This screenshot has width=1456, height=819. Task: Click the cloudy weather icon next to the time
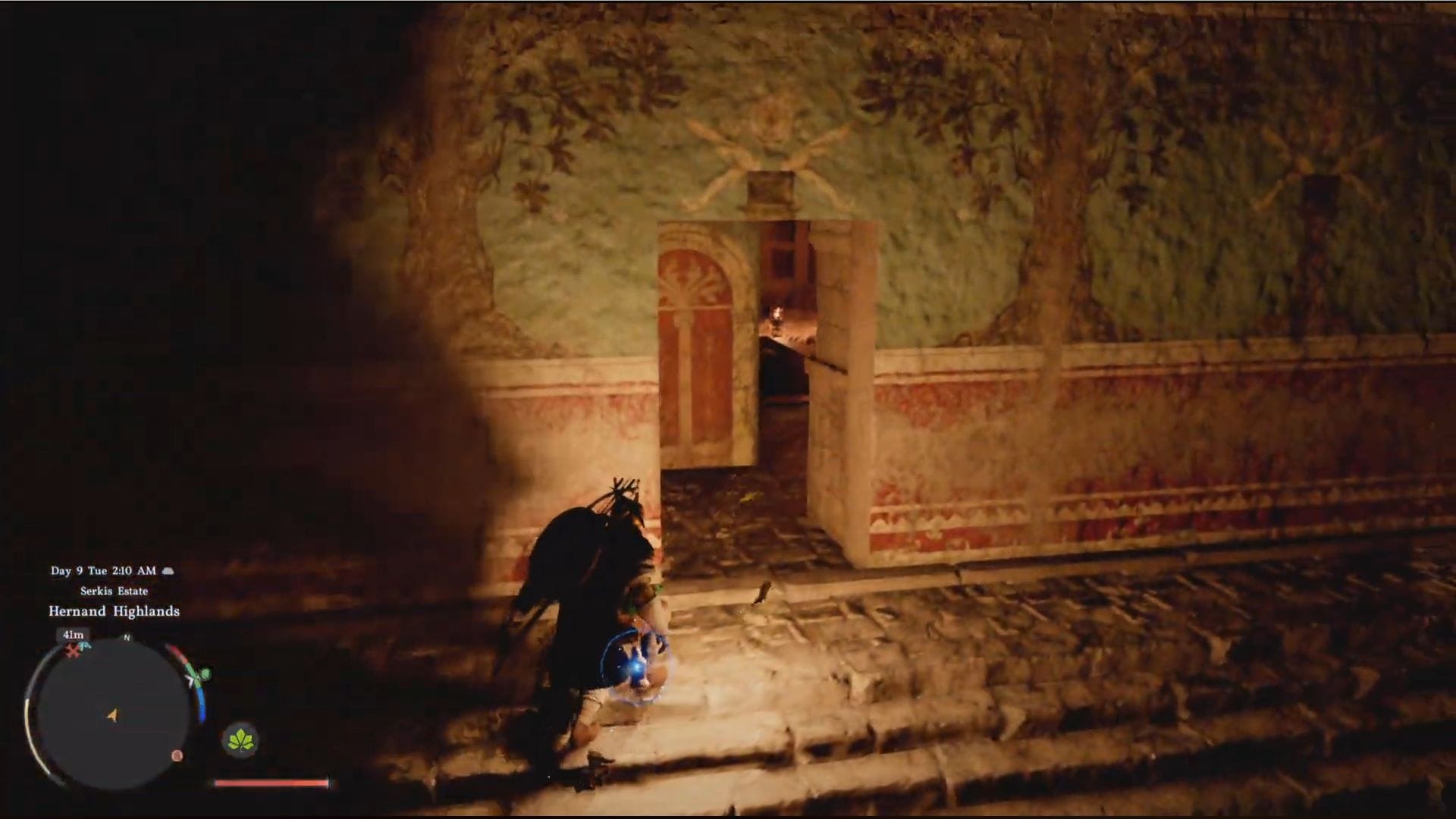pyautogui.click(x=168, y=571)
